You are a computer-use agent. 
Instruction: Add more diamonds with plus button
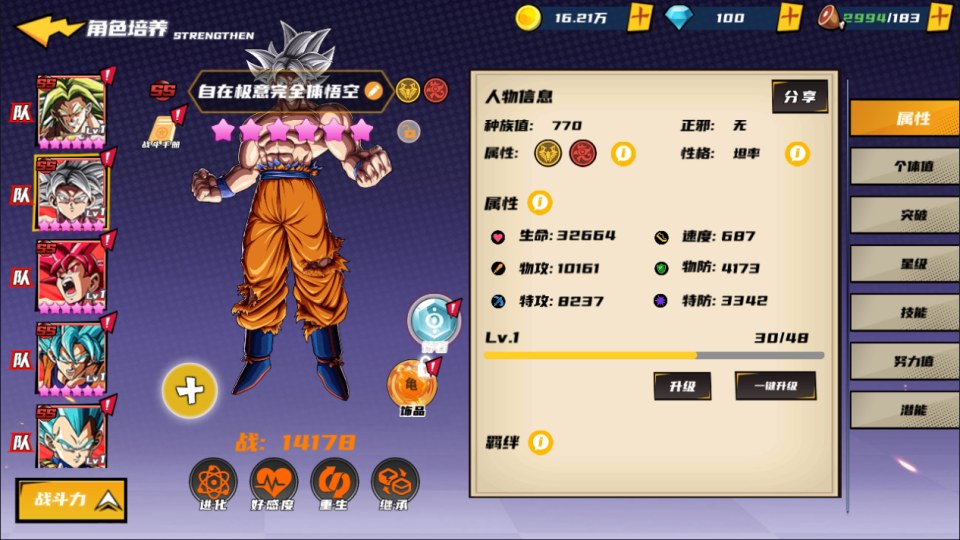pyautogui.click(x=790, y=17)
